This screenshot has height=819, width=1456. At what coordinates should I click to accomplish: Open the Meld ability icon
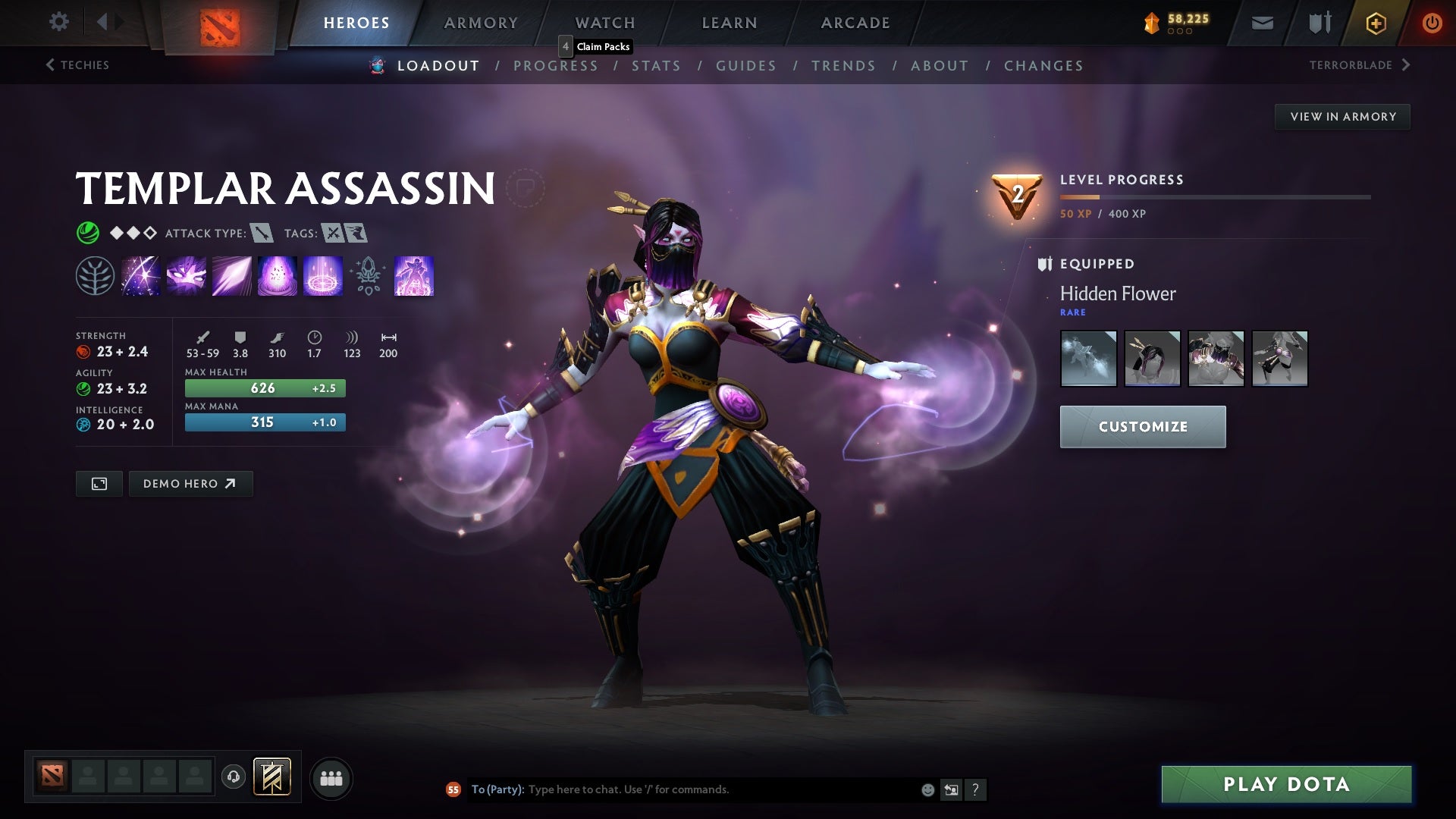pos(186,276)
